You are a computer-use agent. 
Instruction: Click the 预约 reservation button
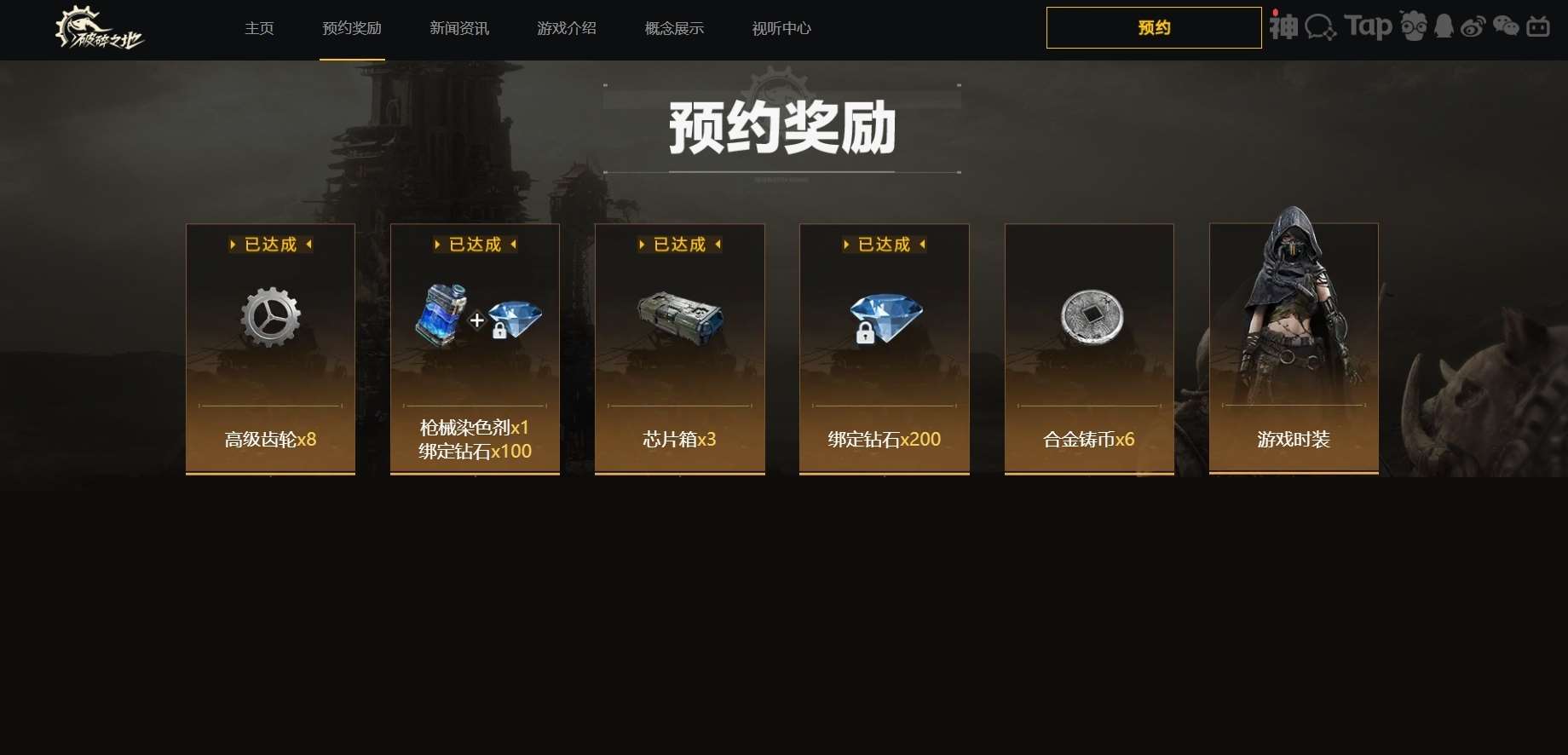coord(1153,27)
